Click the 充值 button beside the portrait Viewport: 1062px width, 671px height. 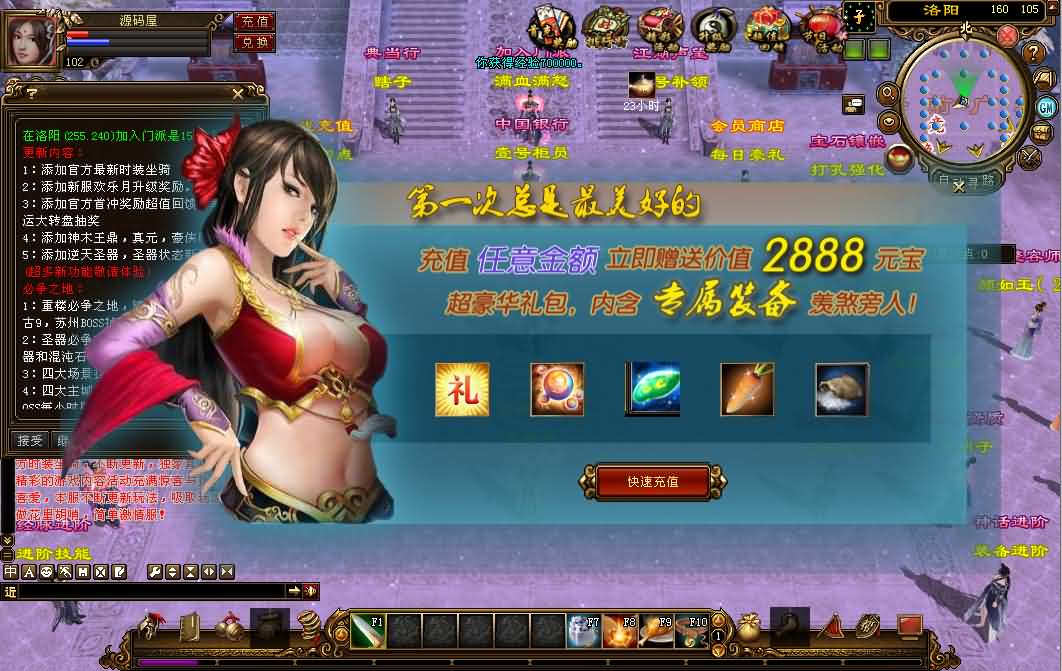(x=254, y=21)
